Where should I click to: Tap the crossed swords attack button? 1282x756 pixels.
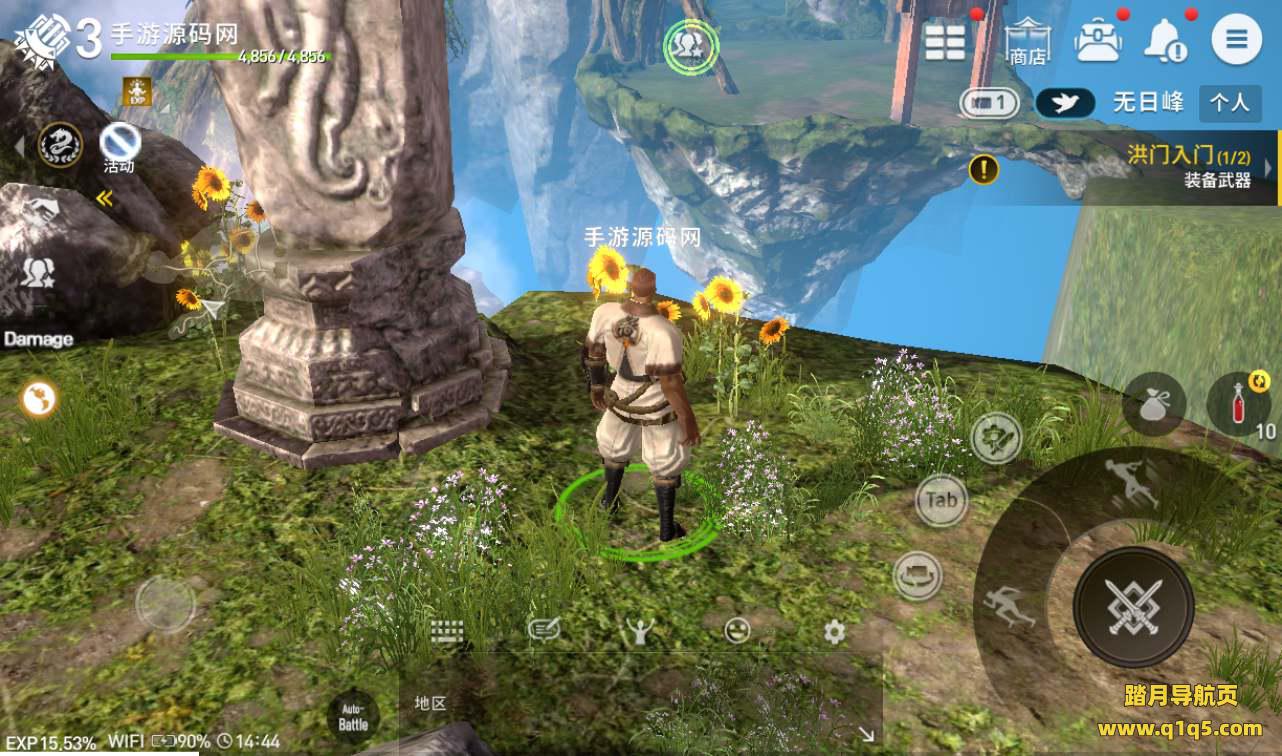pos(1133,606)
